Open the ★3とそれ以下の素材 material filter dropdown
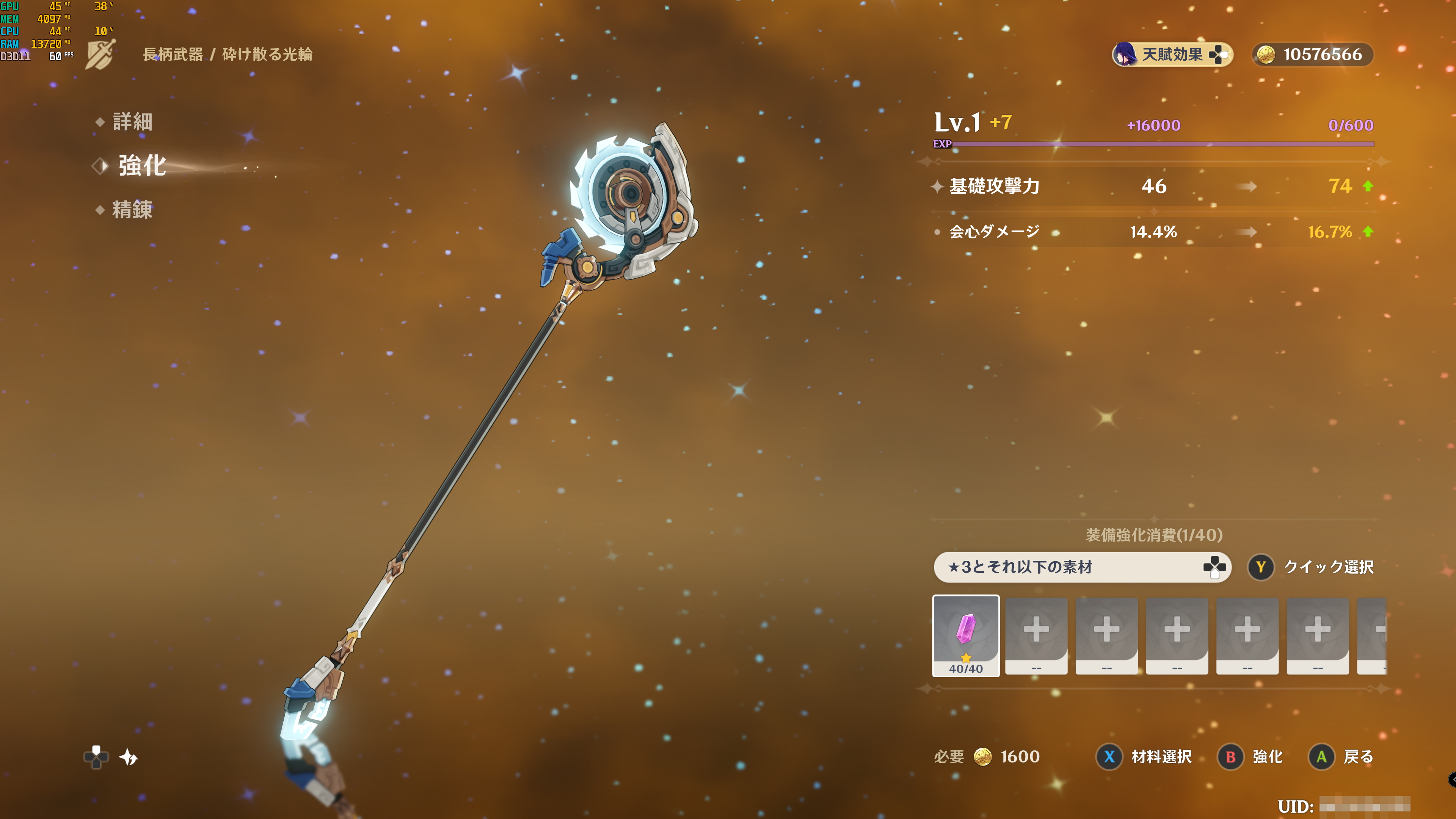Screen dimensions: 1456x819 click(1082, 567)
